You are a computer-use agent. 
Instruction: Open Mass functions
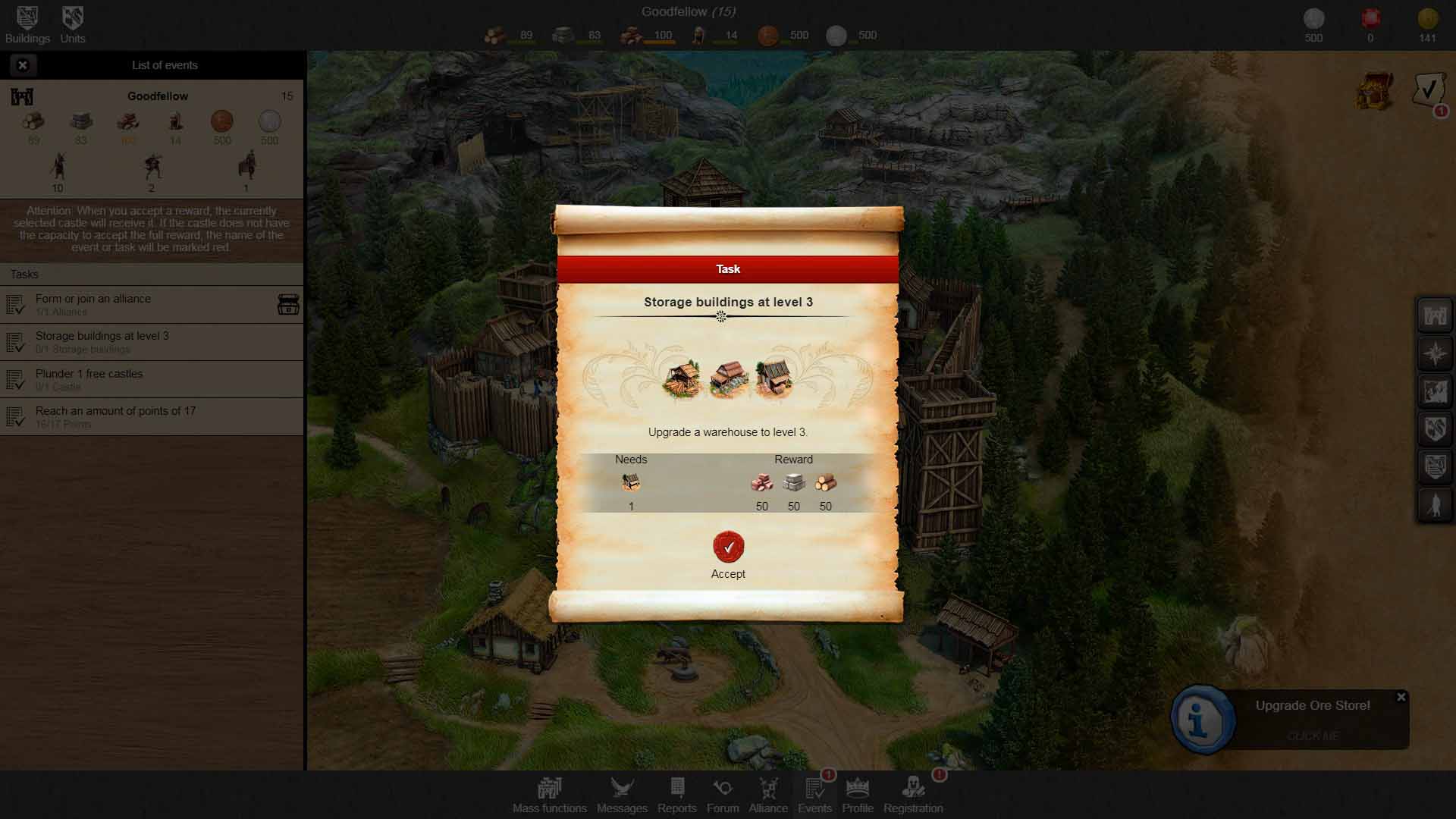549,795
